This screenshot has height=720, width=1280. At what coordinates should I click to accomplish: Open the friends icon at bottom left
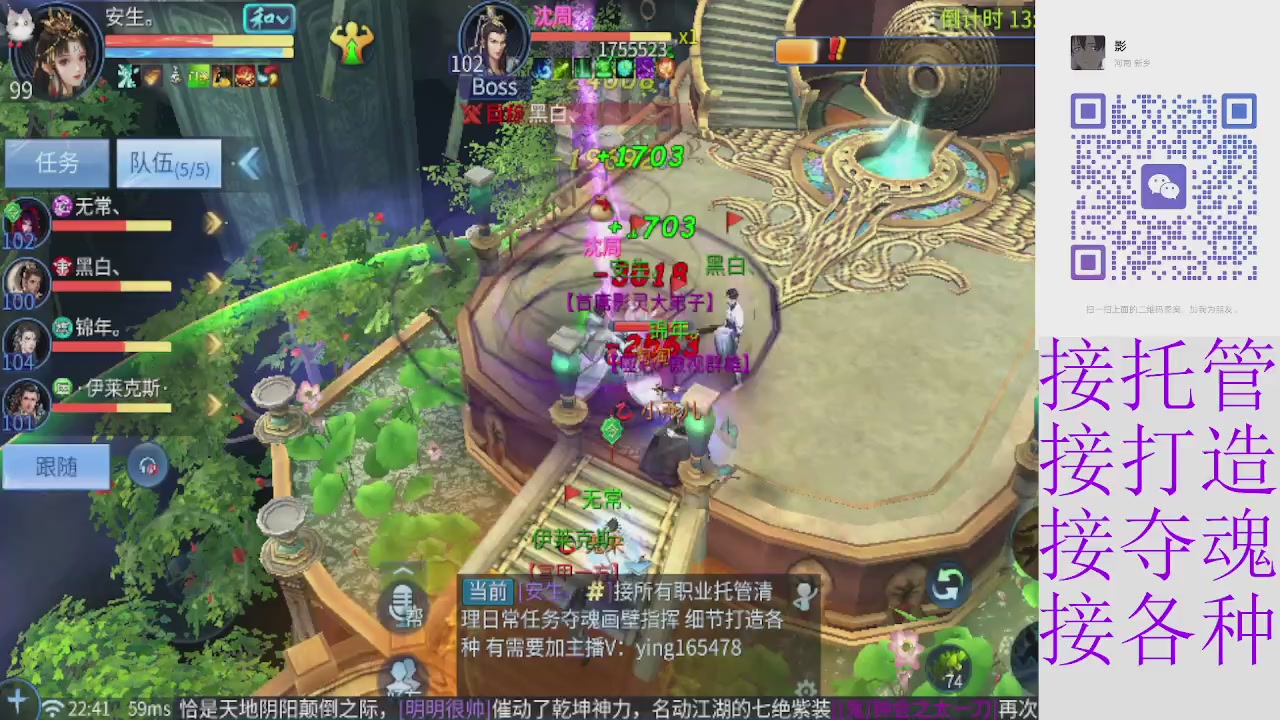(403, 673)
